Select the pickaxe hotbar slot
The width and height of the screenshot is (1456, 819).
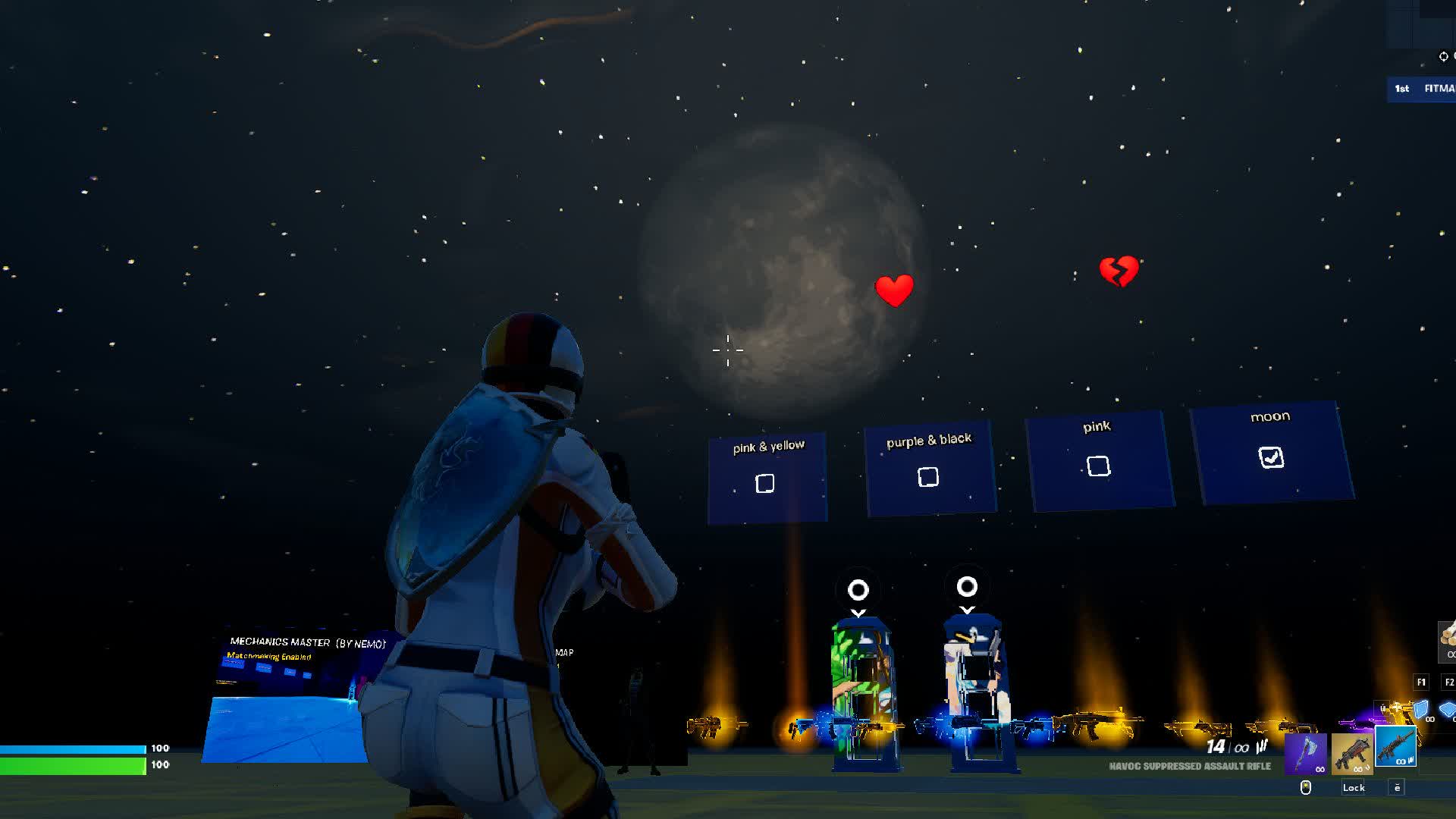point(1306,753)
